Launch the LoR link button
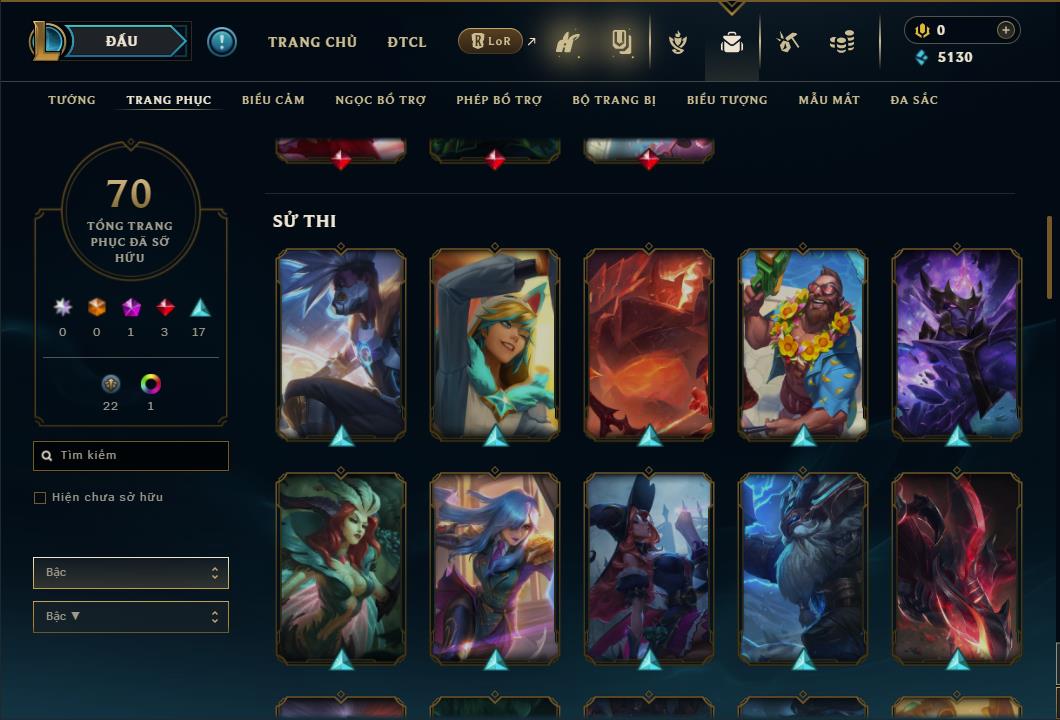 [491, 42]
